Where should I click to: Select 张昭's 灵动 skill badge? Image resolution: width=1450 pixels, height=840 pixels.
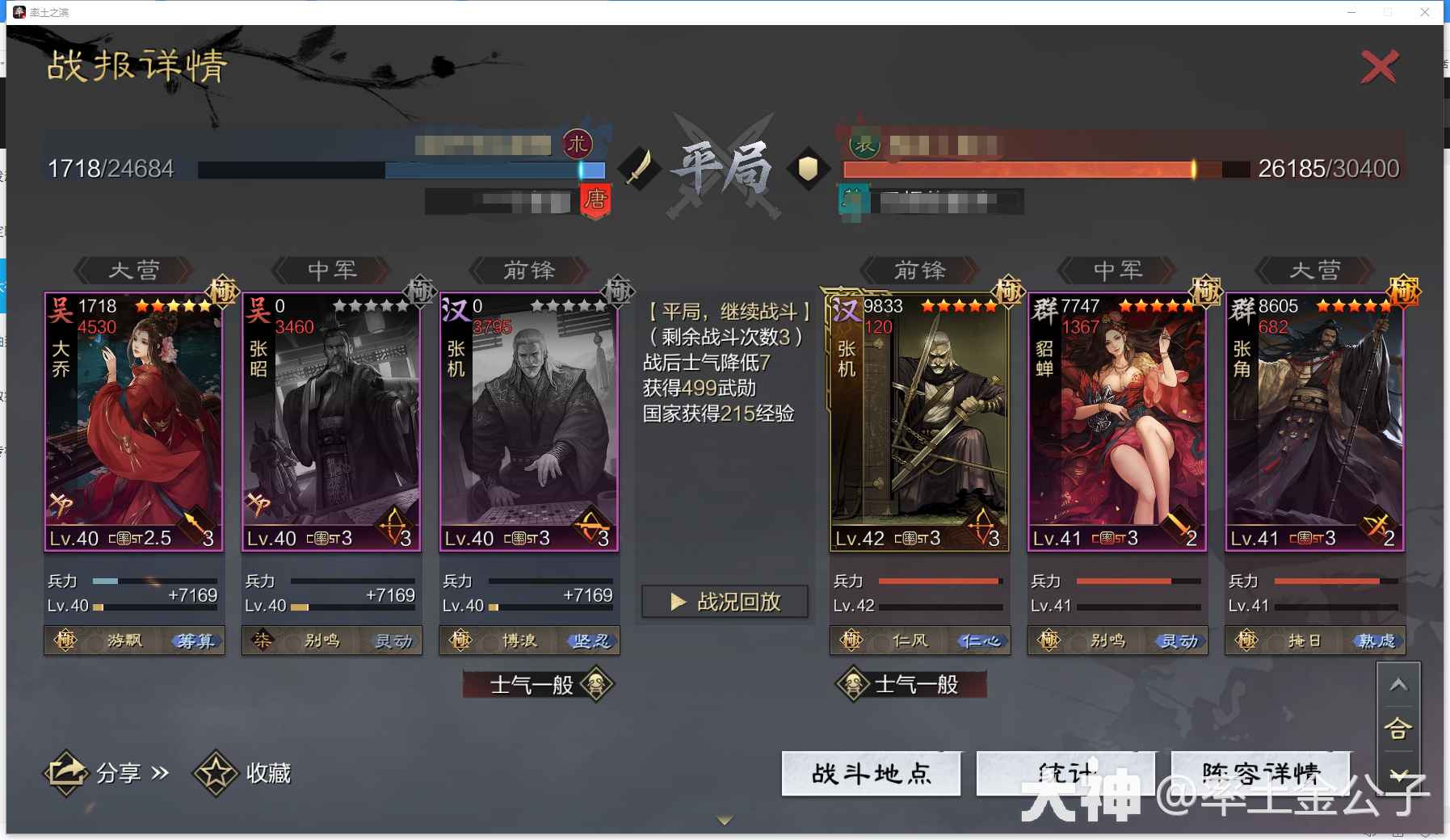393,640
